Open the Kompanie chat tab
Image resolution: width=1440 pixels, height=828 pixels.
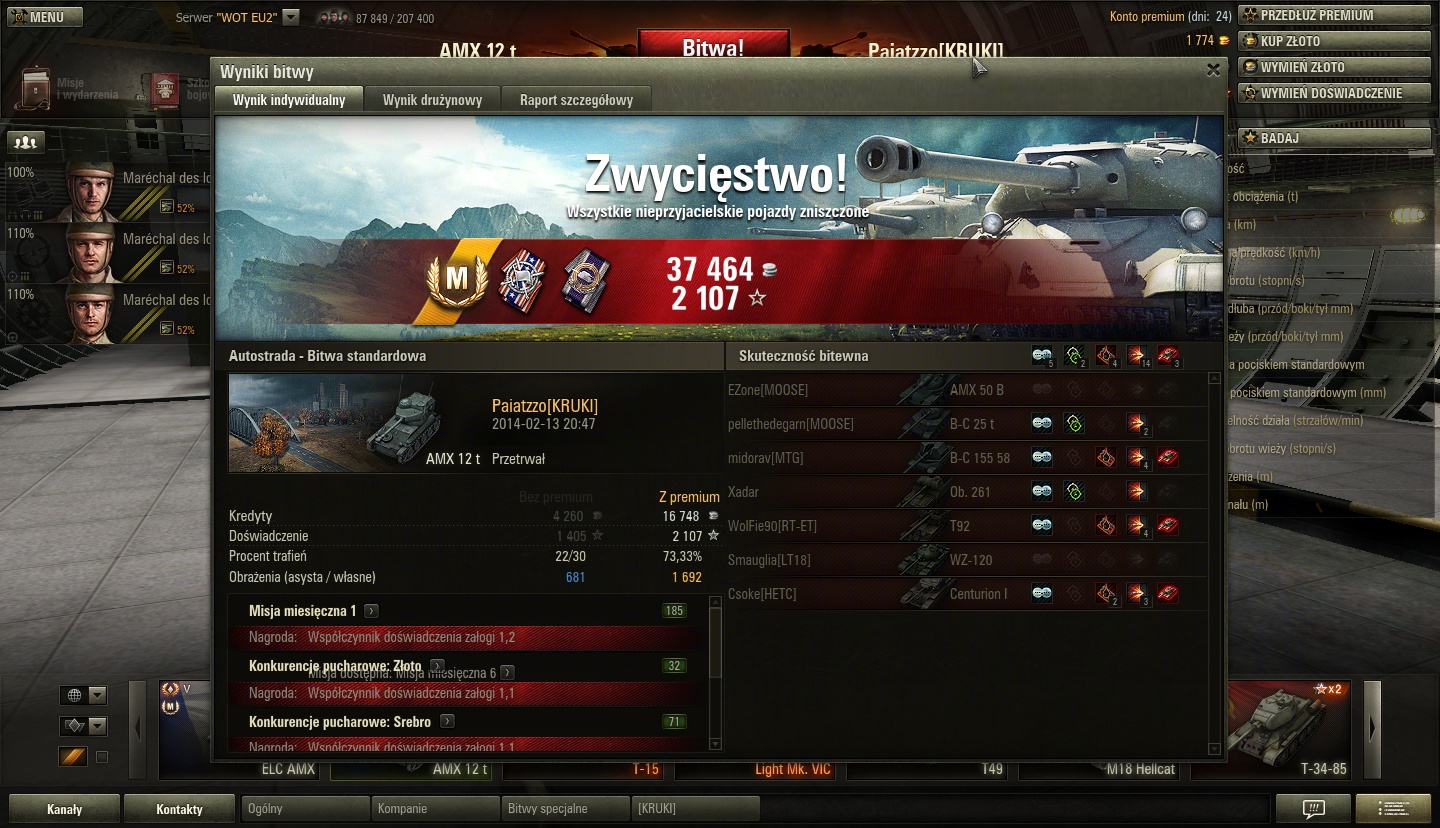tap(435, 809)
